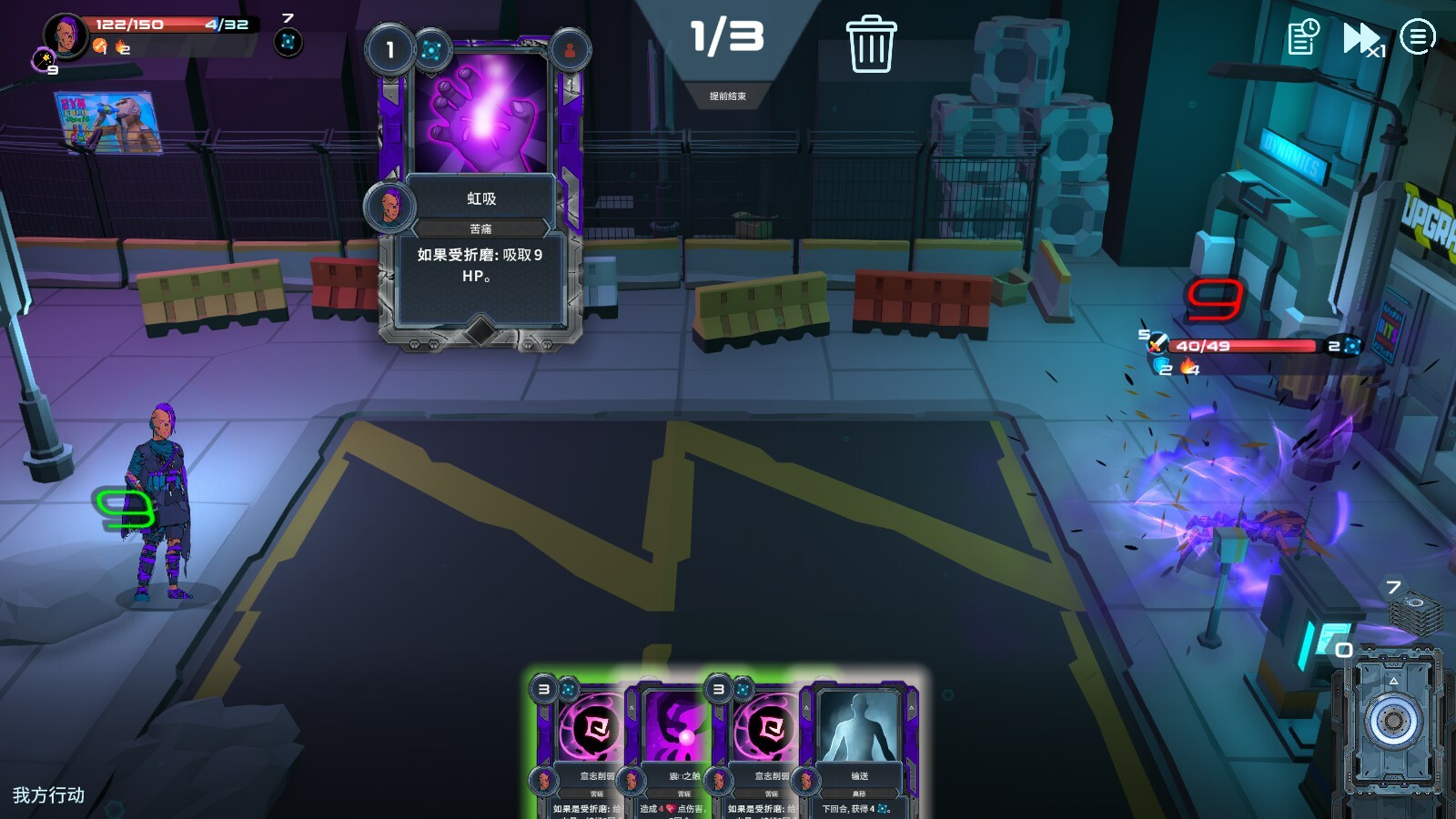The height and width of the screenshot is (819, 1456).
Task: Open the hamburger main menu
Action: (x=1417, y=37)
